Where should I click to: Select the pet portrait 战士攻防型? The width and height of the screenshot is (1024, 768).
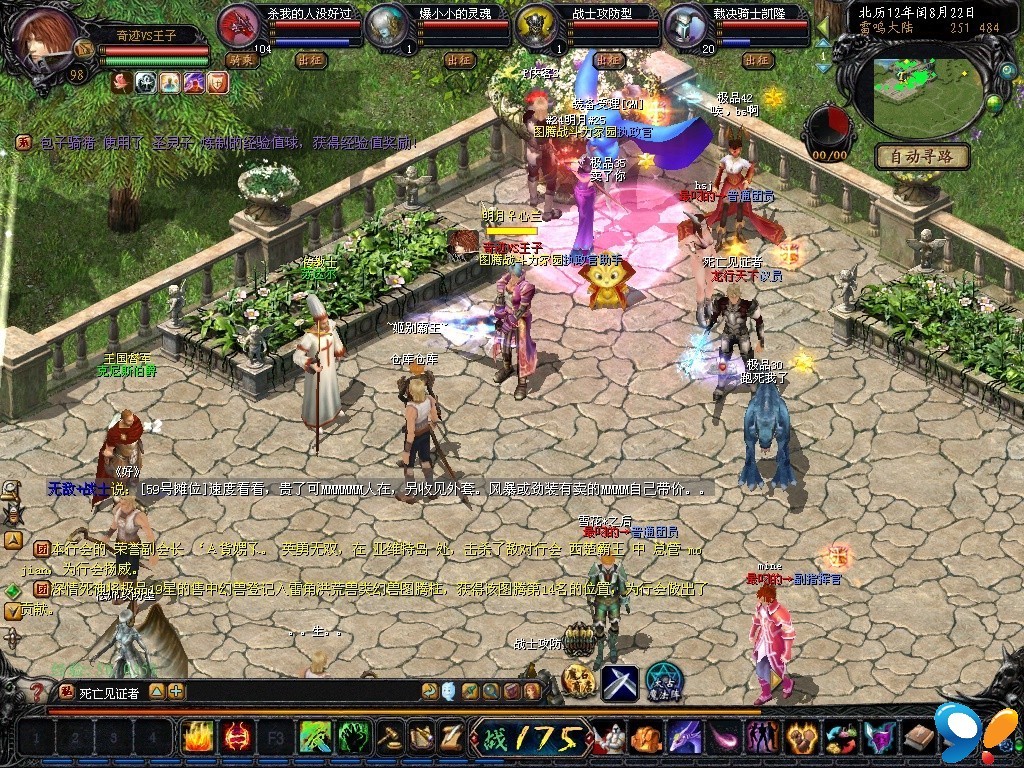point(537,25)
